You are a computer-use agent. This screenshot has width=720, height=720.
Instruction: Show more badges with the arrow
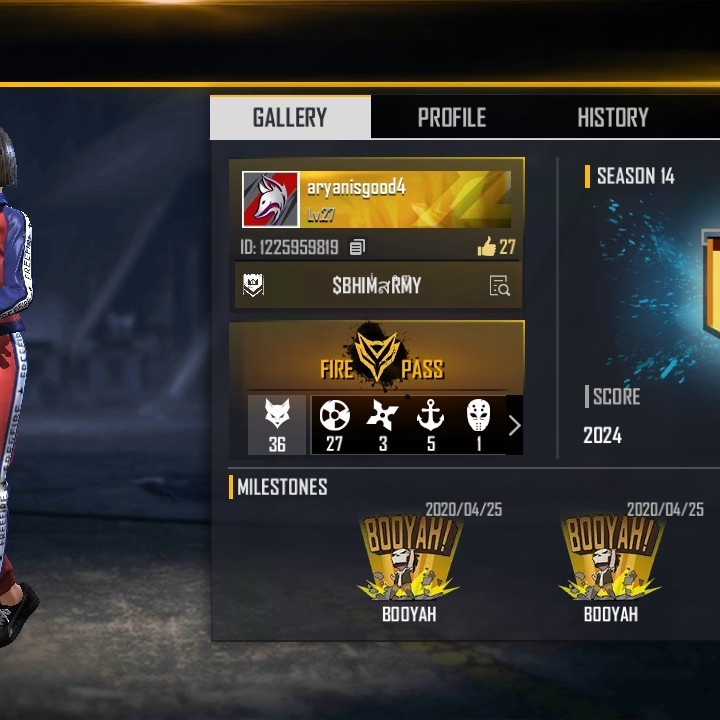(x=514, y=425)
